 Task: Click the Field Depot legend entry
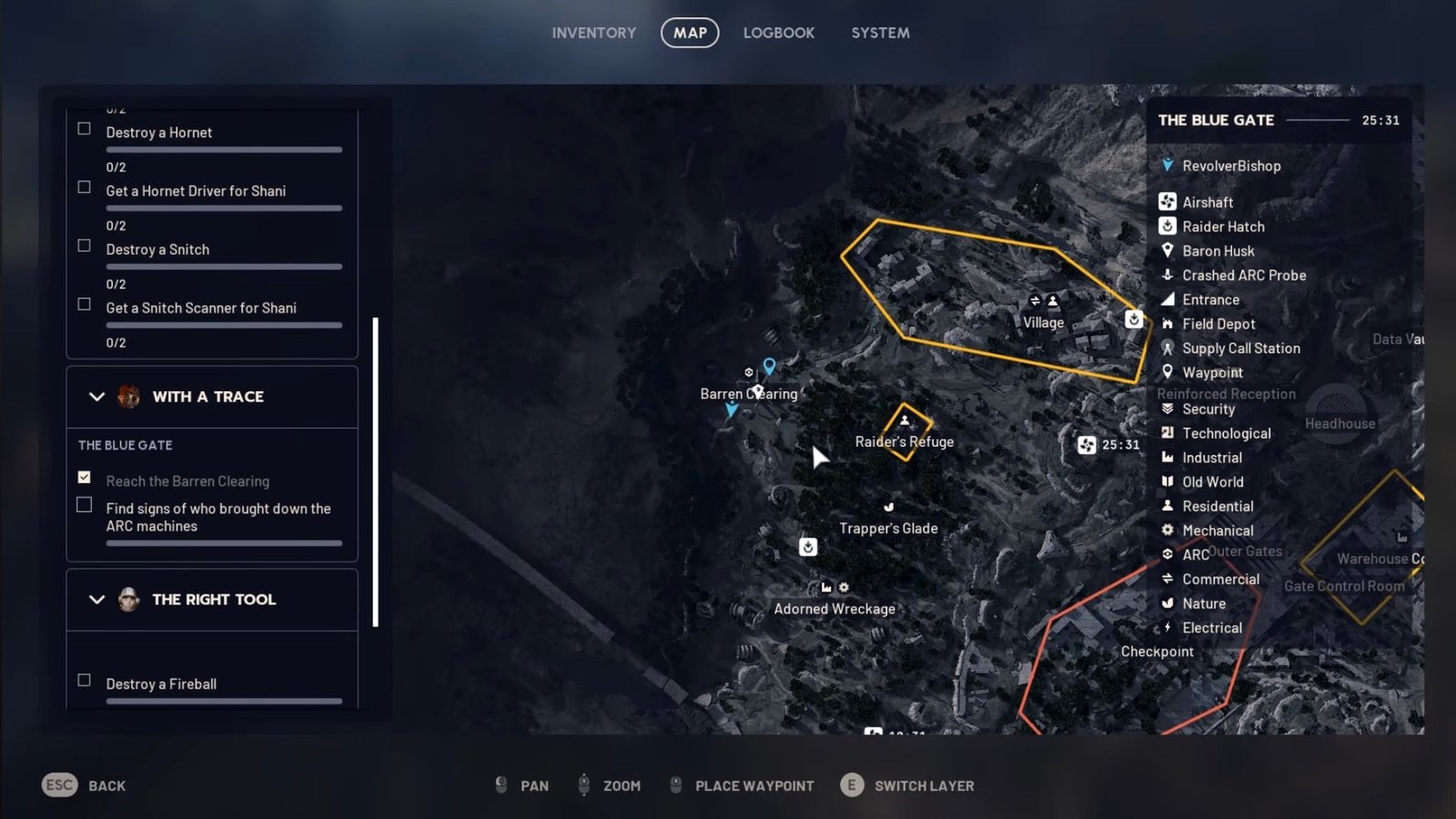tap(1218, 324)
